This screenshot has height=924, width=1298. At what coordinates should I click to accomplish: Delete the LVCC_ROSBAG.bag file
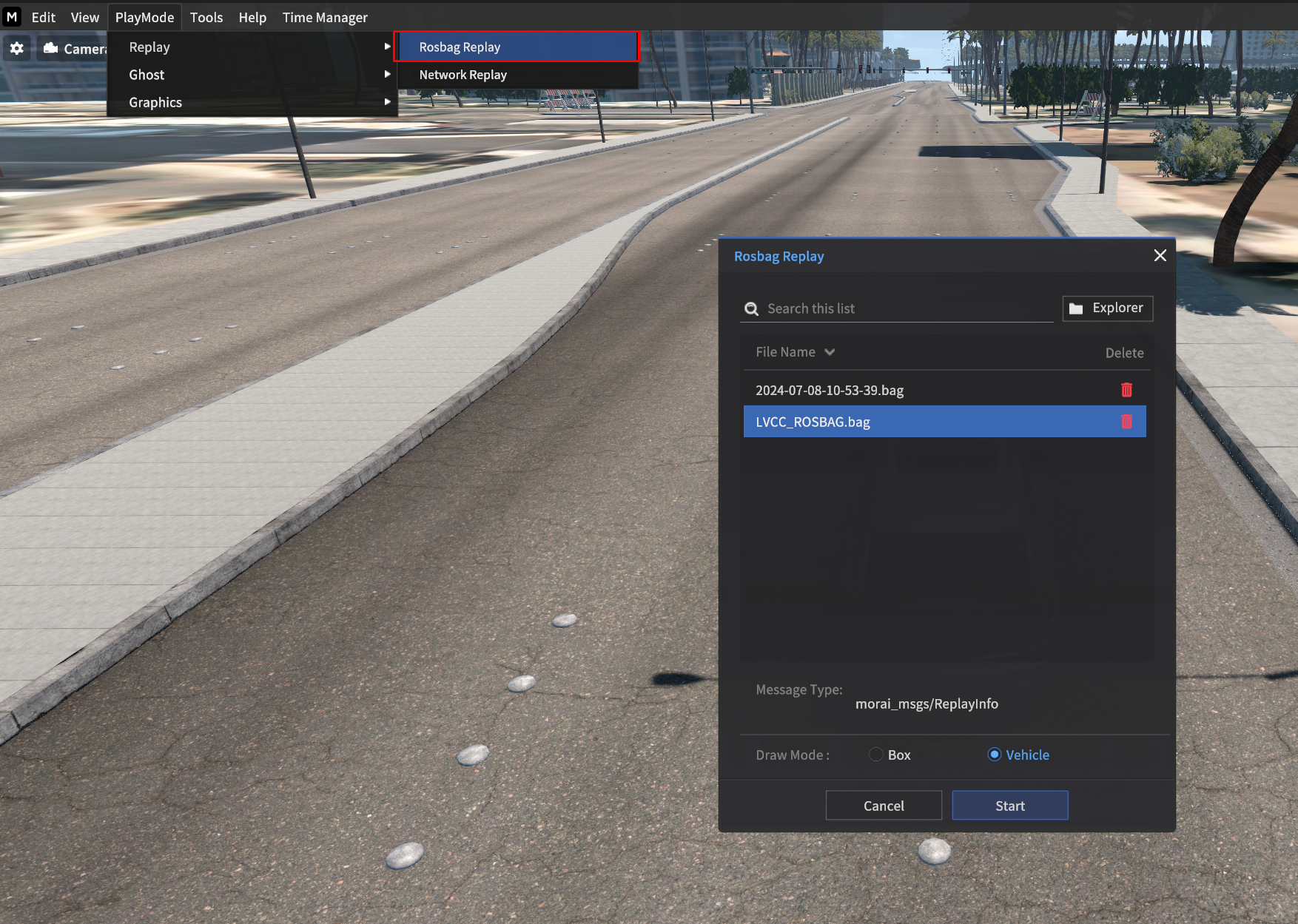click(x=1126, y=422)
